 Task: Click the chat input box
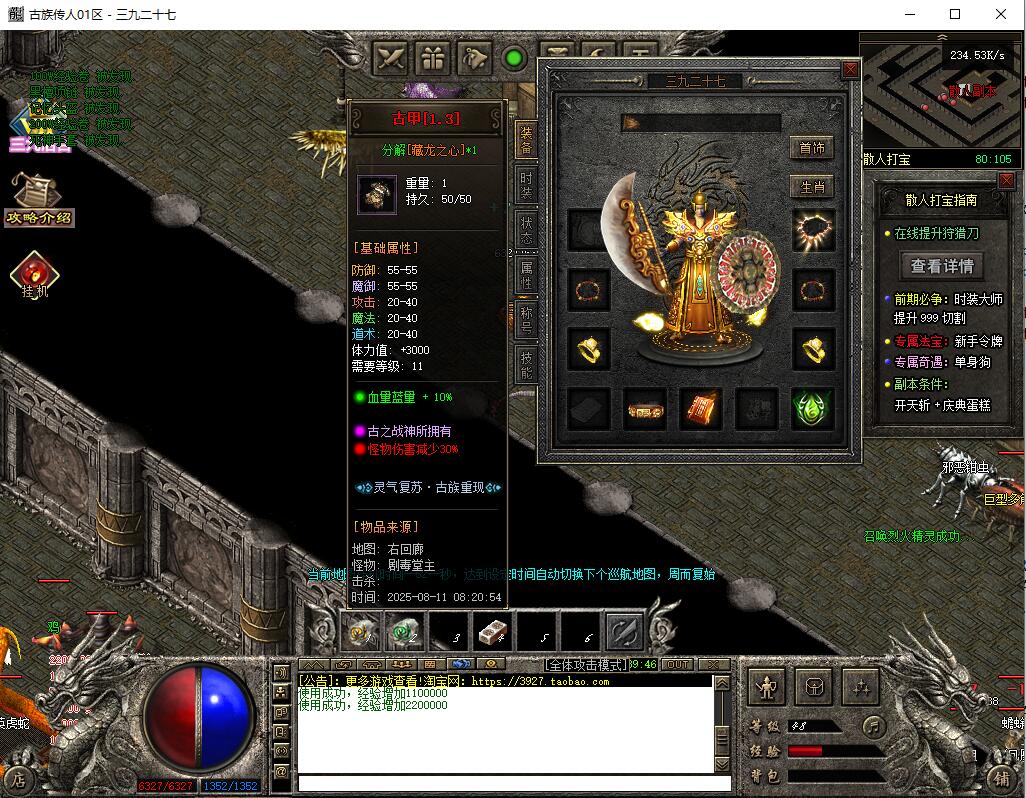pos(505,783)
